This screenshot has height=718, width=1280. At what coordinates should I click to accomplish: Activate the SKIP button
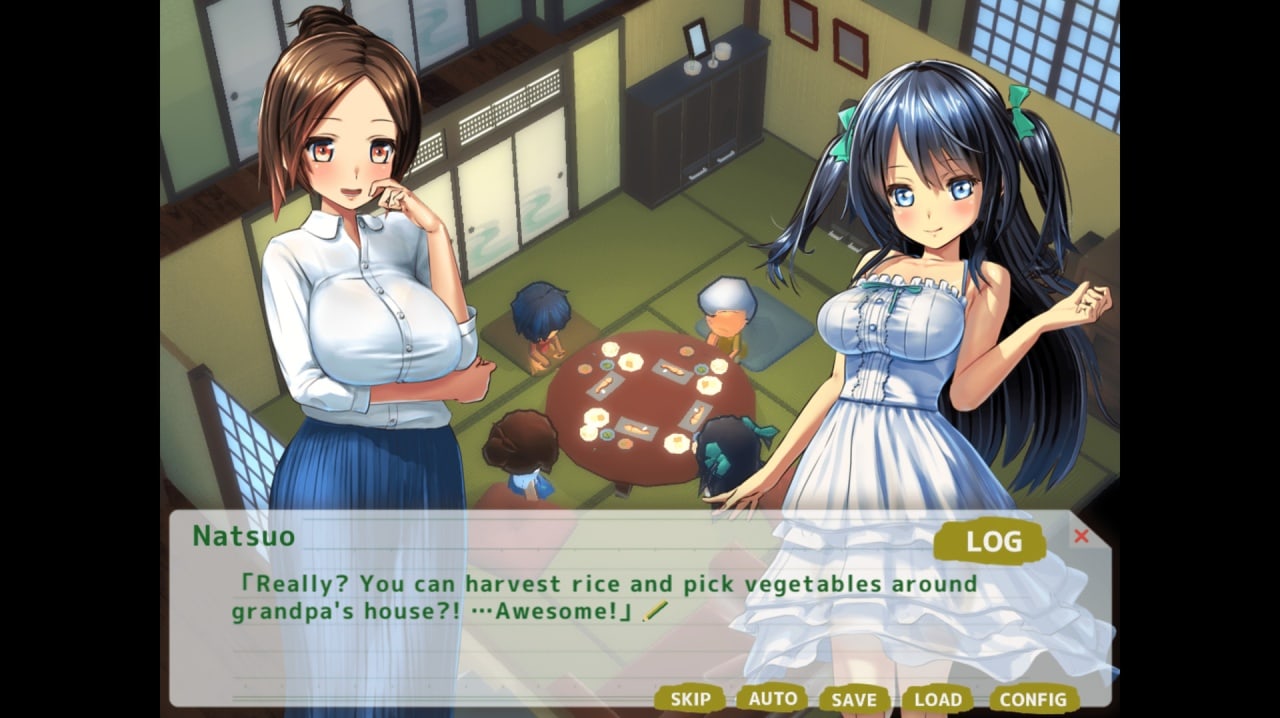tap(690, 699)
